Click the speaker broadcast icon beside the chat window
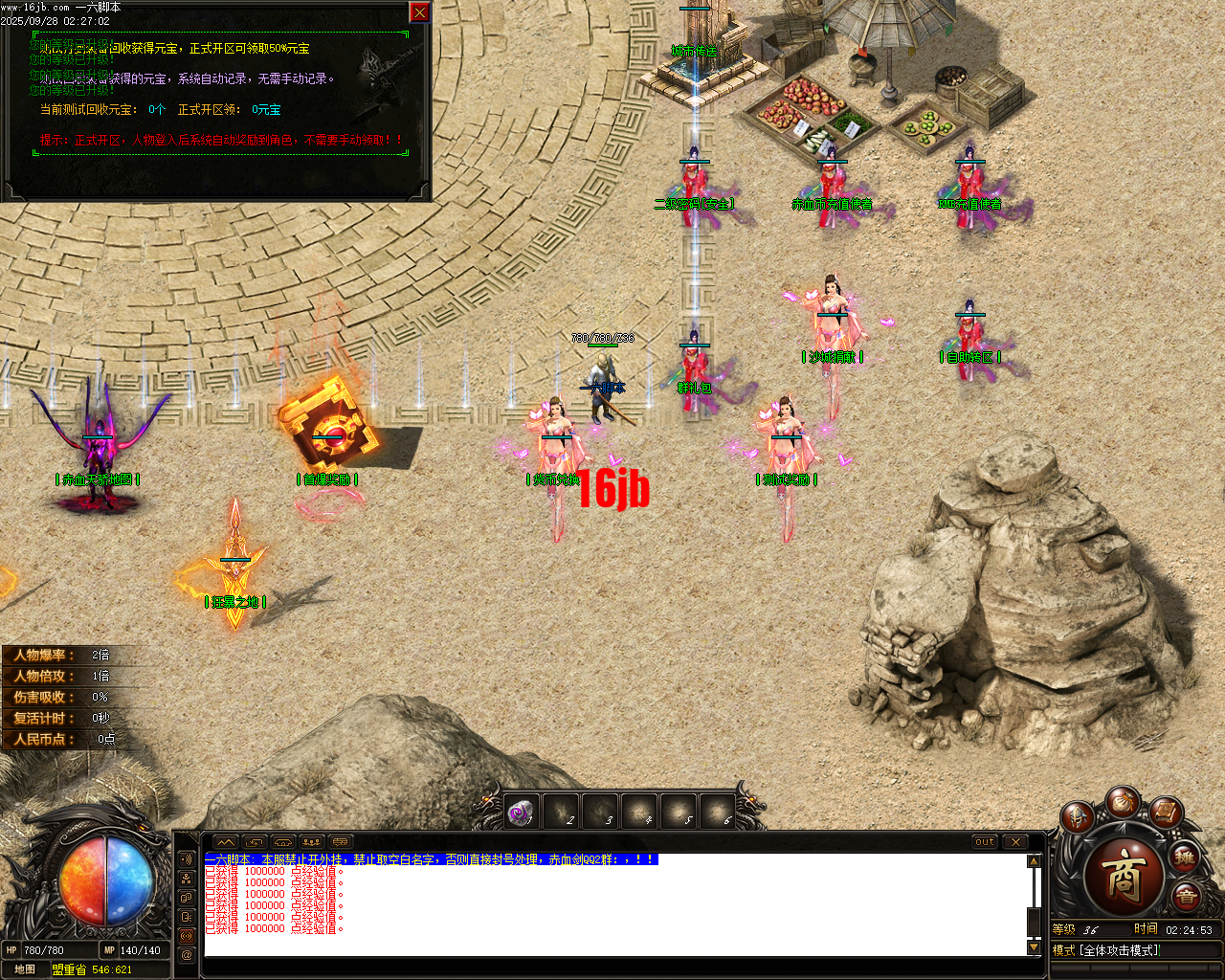 pos(186,935)
